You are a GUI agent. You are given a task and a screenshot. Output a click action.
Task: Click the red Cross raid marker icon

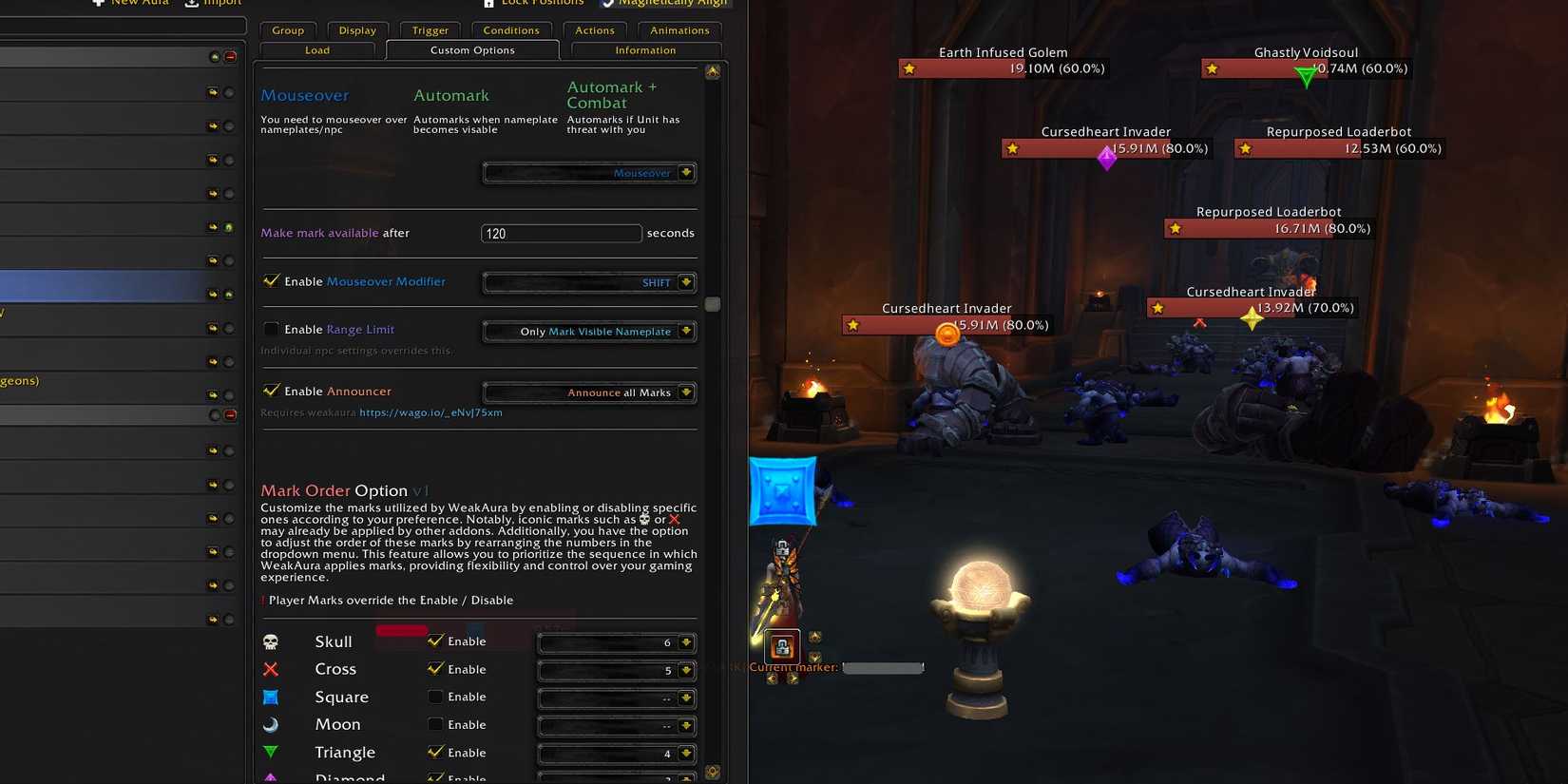coord(271,669)
